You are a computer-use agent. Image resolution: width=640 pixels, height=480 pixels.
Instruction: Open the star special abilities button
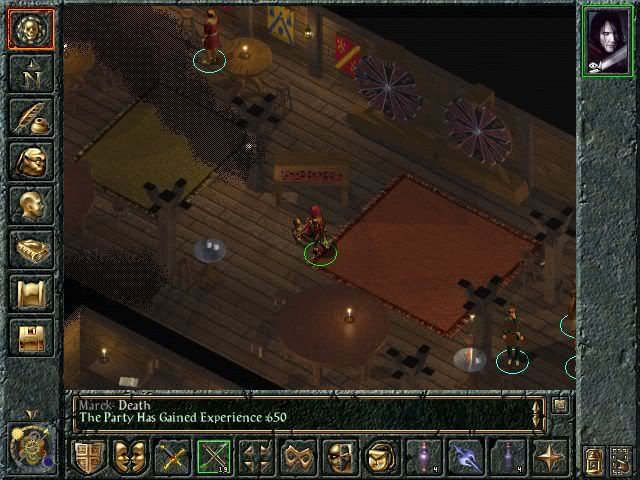[x=549, y=457]
